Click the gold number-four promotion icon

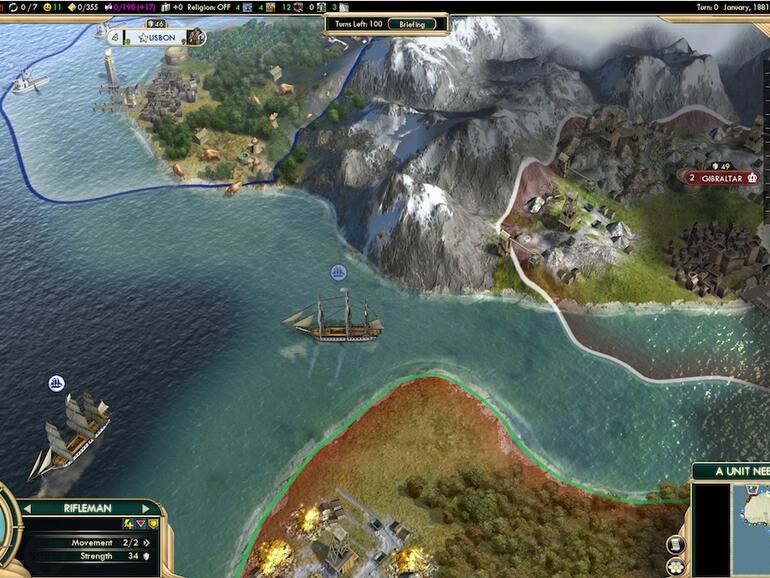128,524
